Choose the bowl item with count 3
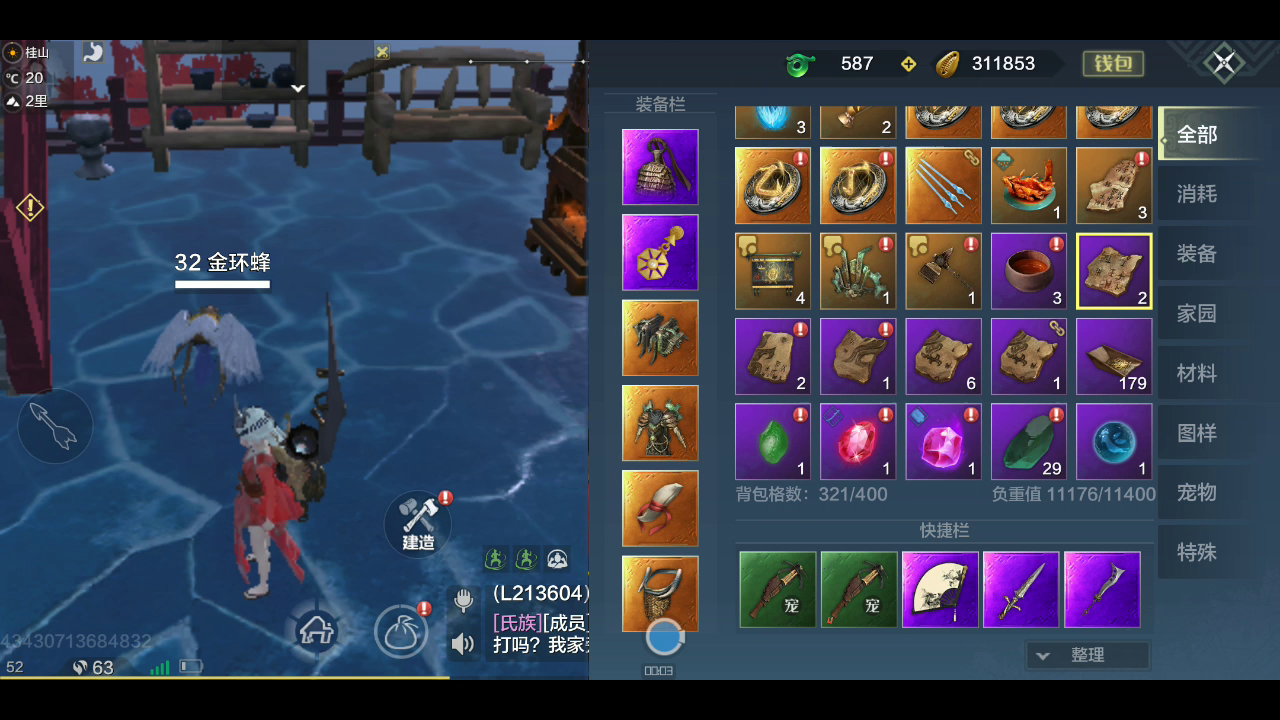1280x720 pixels. pyautogui.click(x=1029, y=271)
